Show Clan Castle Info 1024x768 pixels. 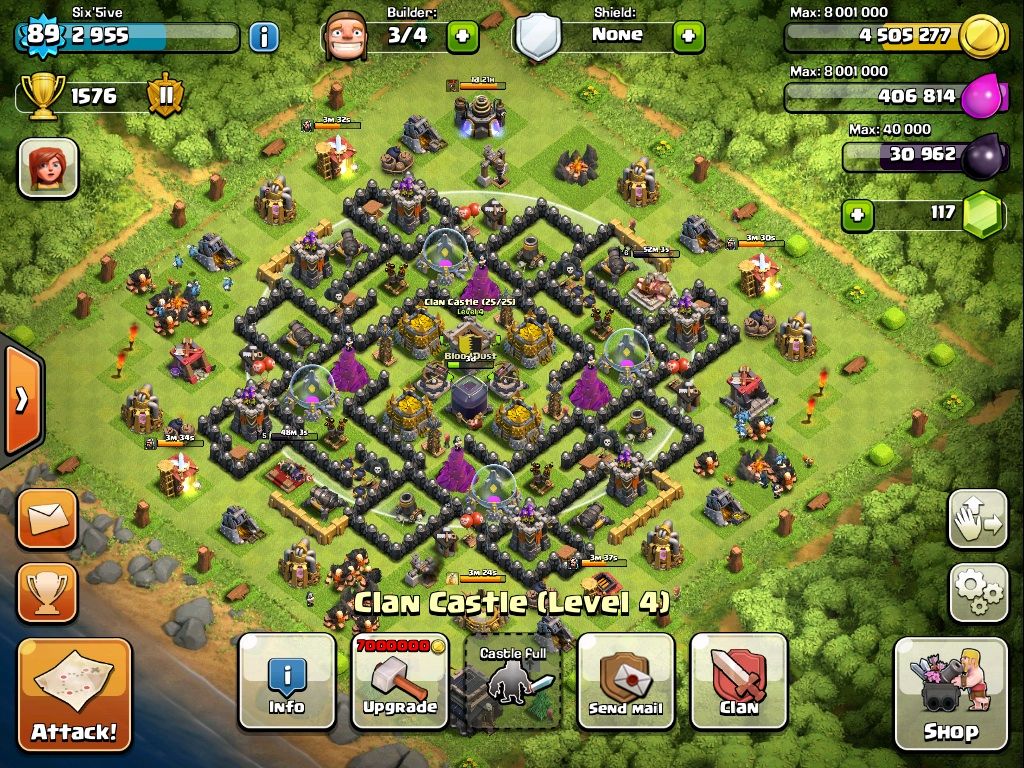pos(287,681)
